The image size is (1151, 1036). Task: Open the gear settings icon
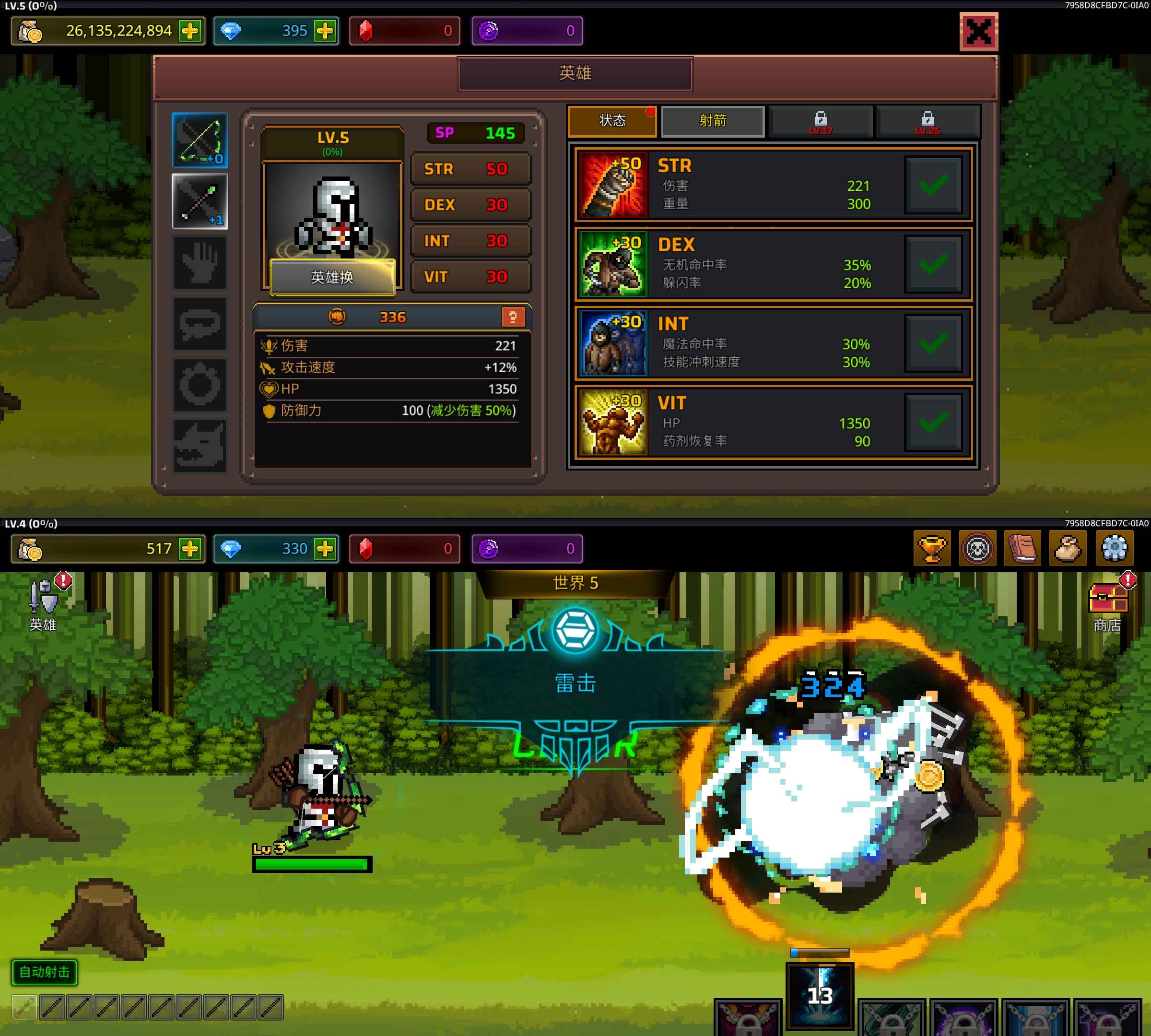click(x=1114, y=548)
